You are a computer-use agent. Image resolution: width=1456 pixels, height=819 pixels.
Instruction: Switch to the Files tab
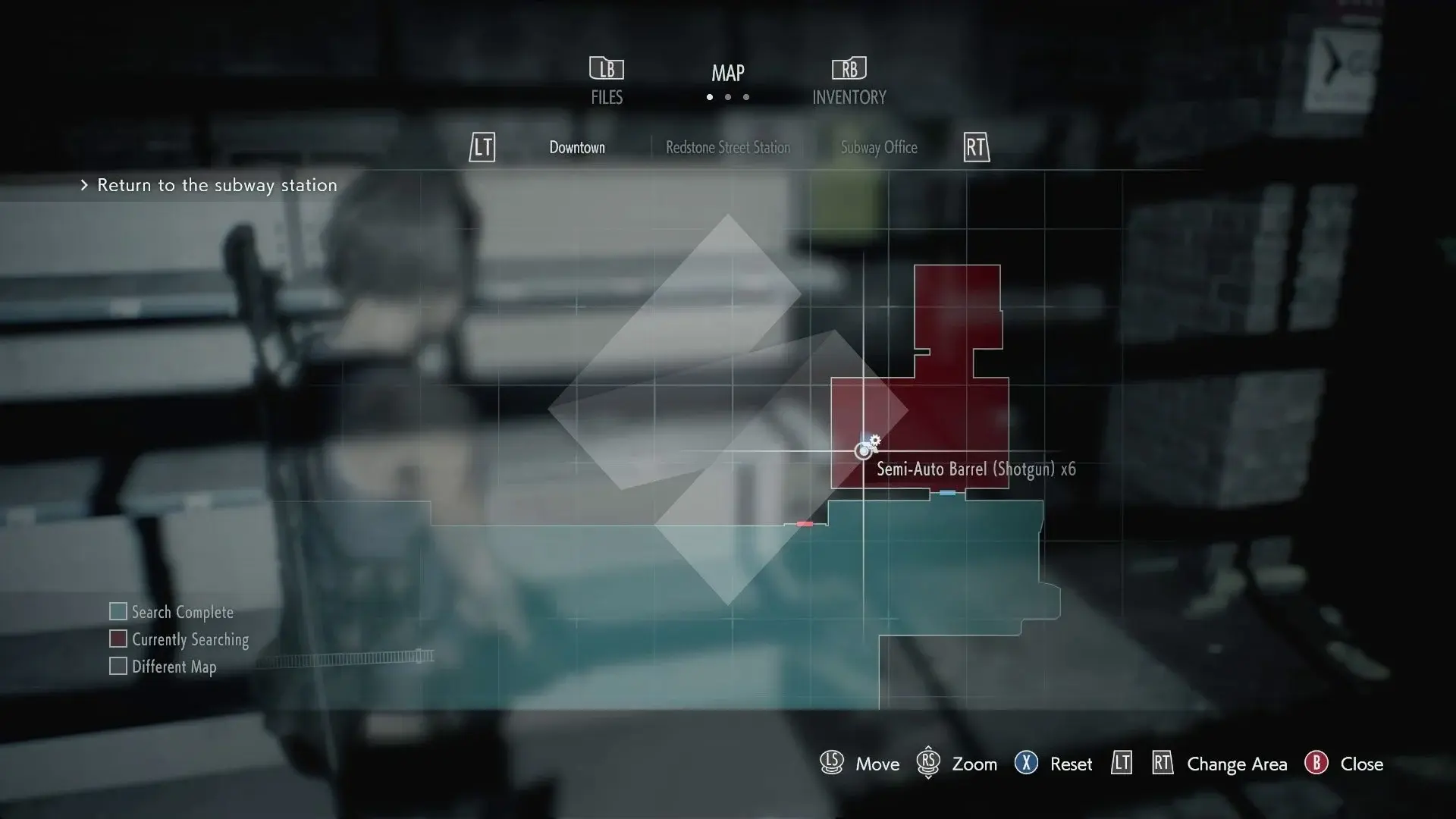pyautogui.click(x=607, y=81)
